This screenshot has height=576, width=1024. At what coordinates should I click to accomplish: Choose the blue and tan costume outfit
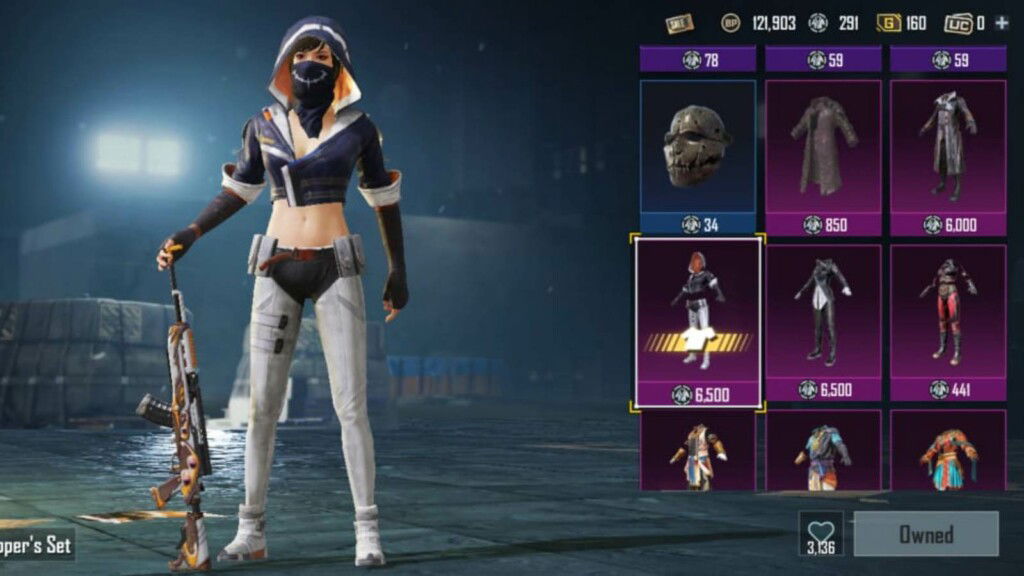tap(823, 455)
